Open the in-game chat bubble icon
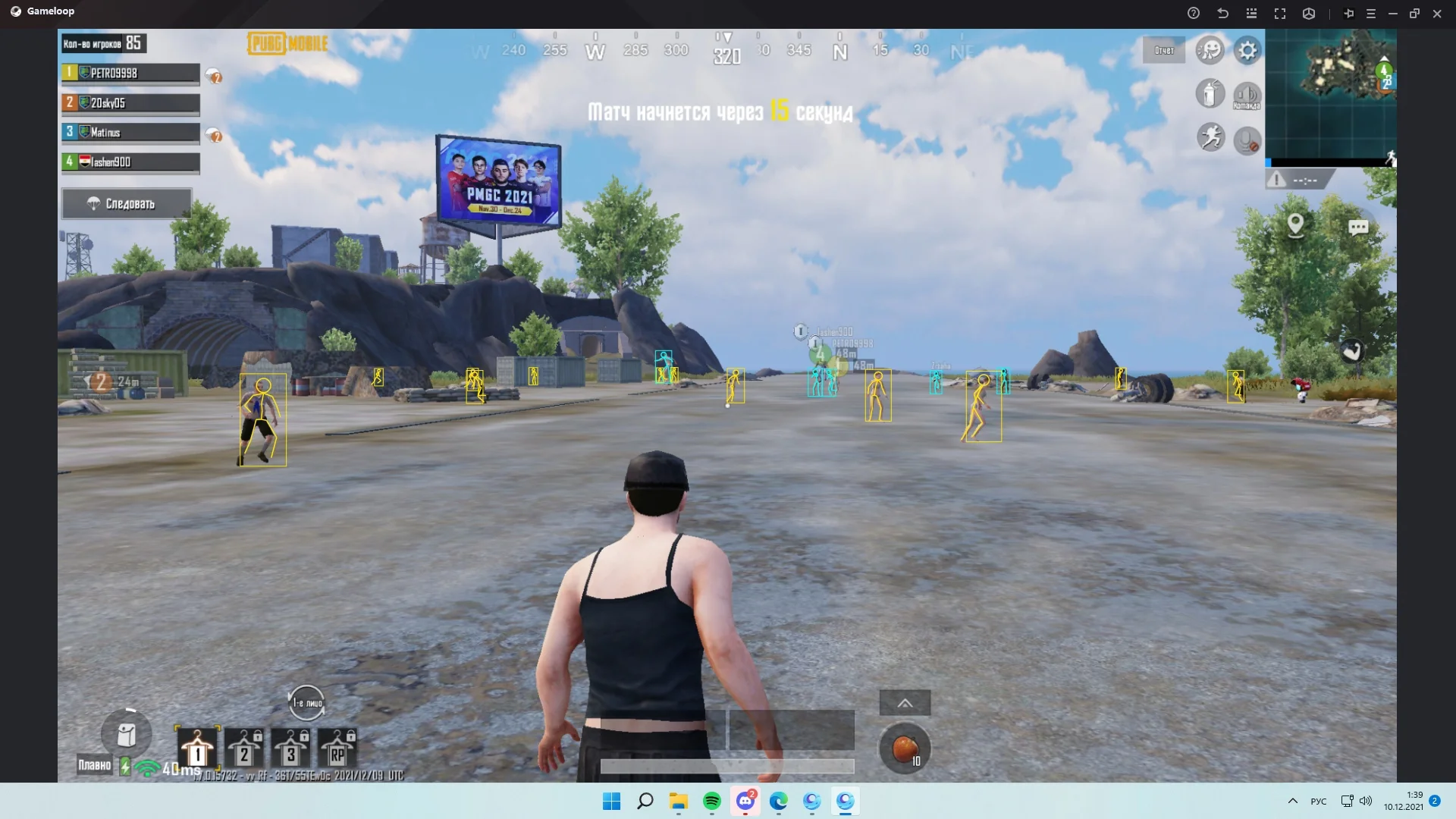This screenshot has width=1456, height=819. [1360, 227]
